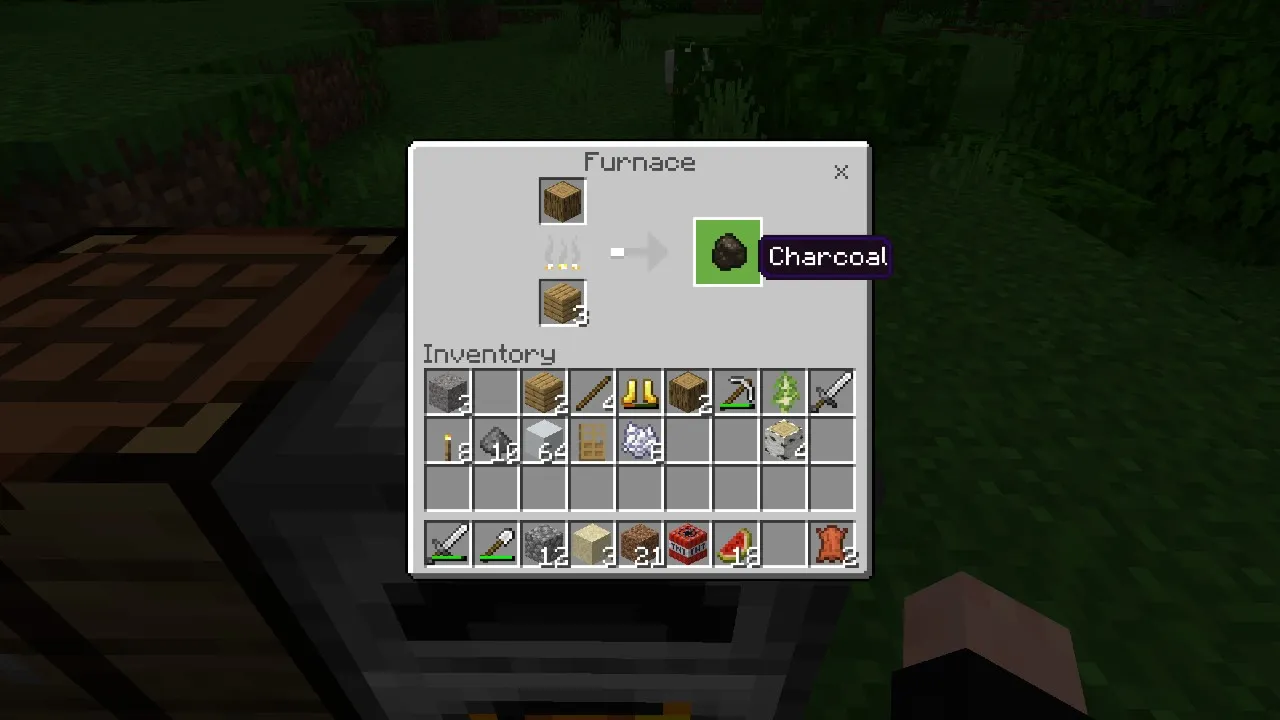1280x720 pixels.
Task: Click the stack of 21 dirt blocks
Action: pyautogui.click(x=639, y=543)
